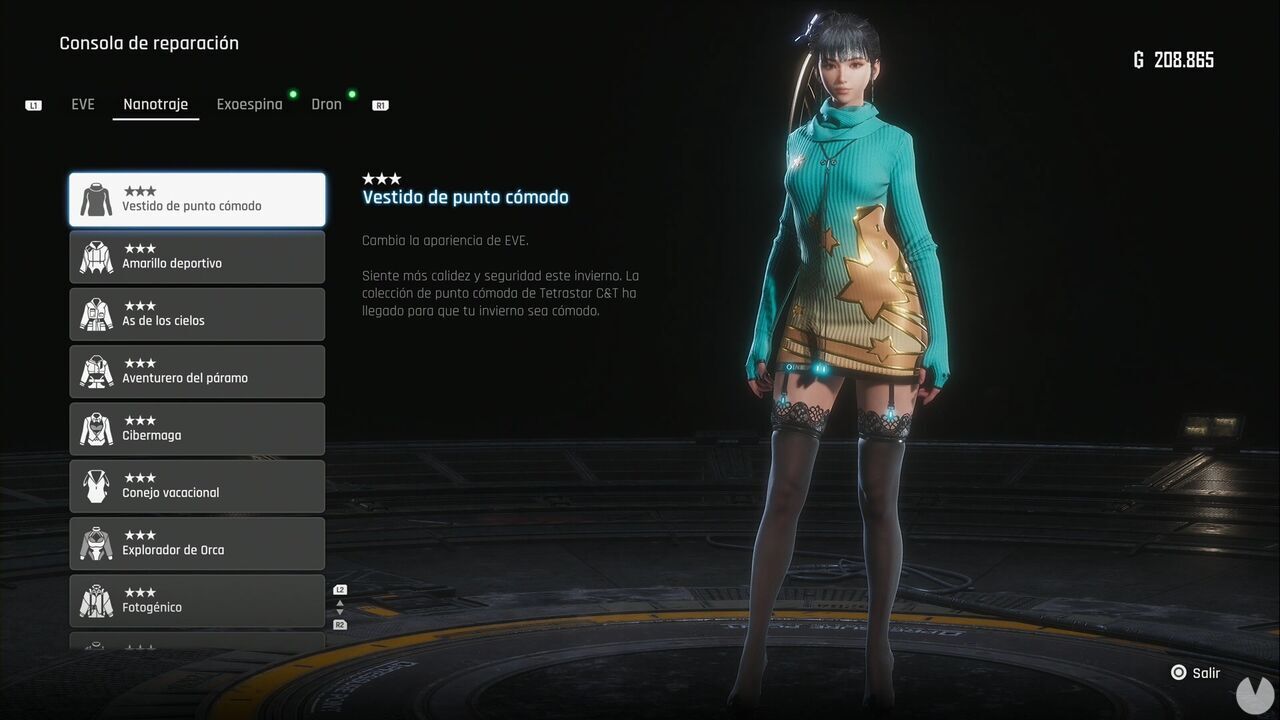Select the Explorador de Orca jacket icon
This screenshot has width=1280, height=720.
[x=96, y=543]
